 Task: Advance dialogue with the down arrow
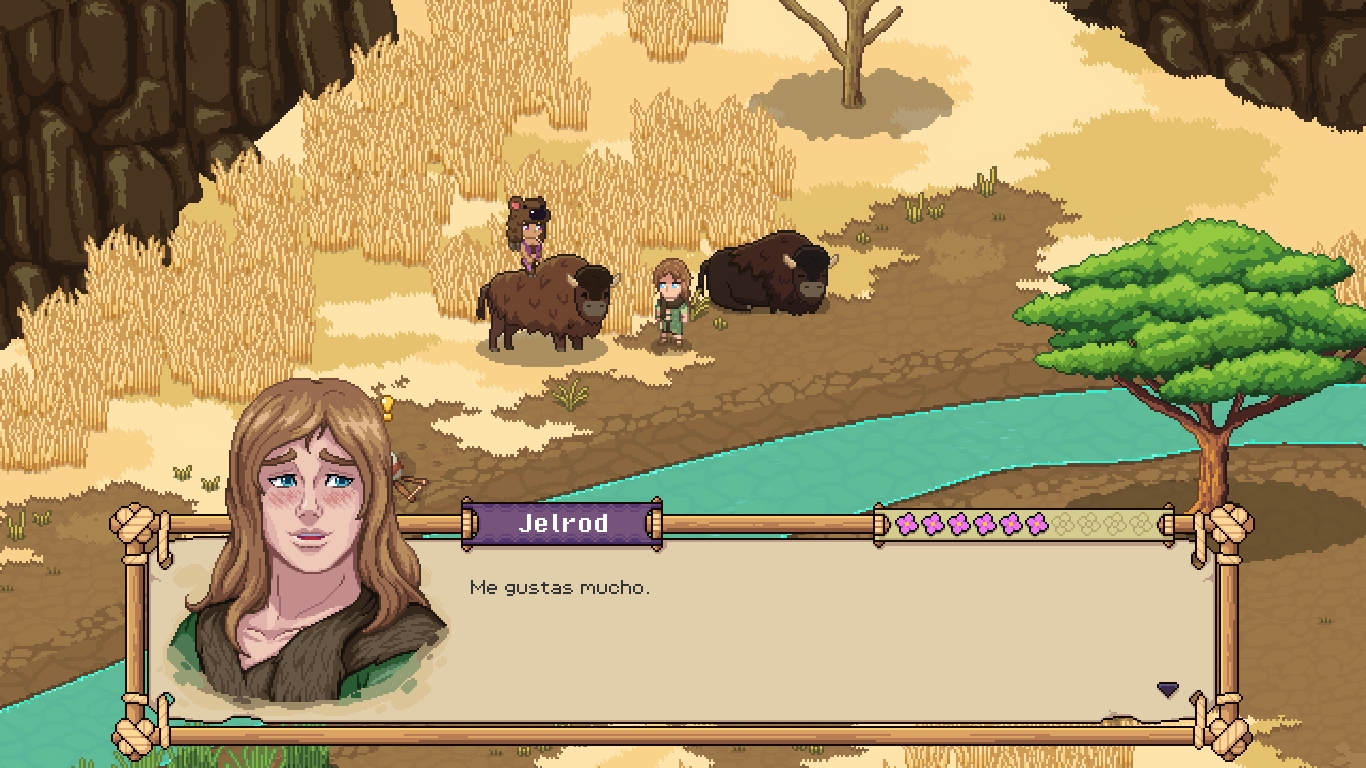(x=1167, y=689)
